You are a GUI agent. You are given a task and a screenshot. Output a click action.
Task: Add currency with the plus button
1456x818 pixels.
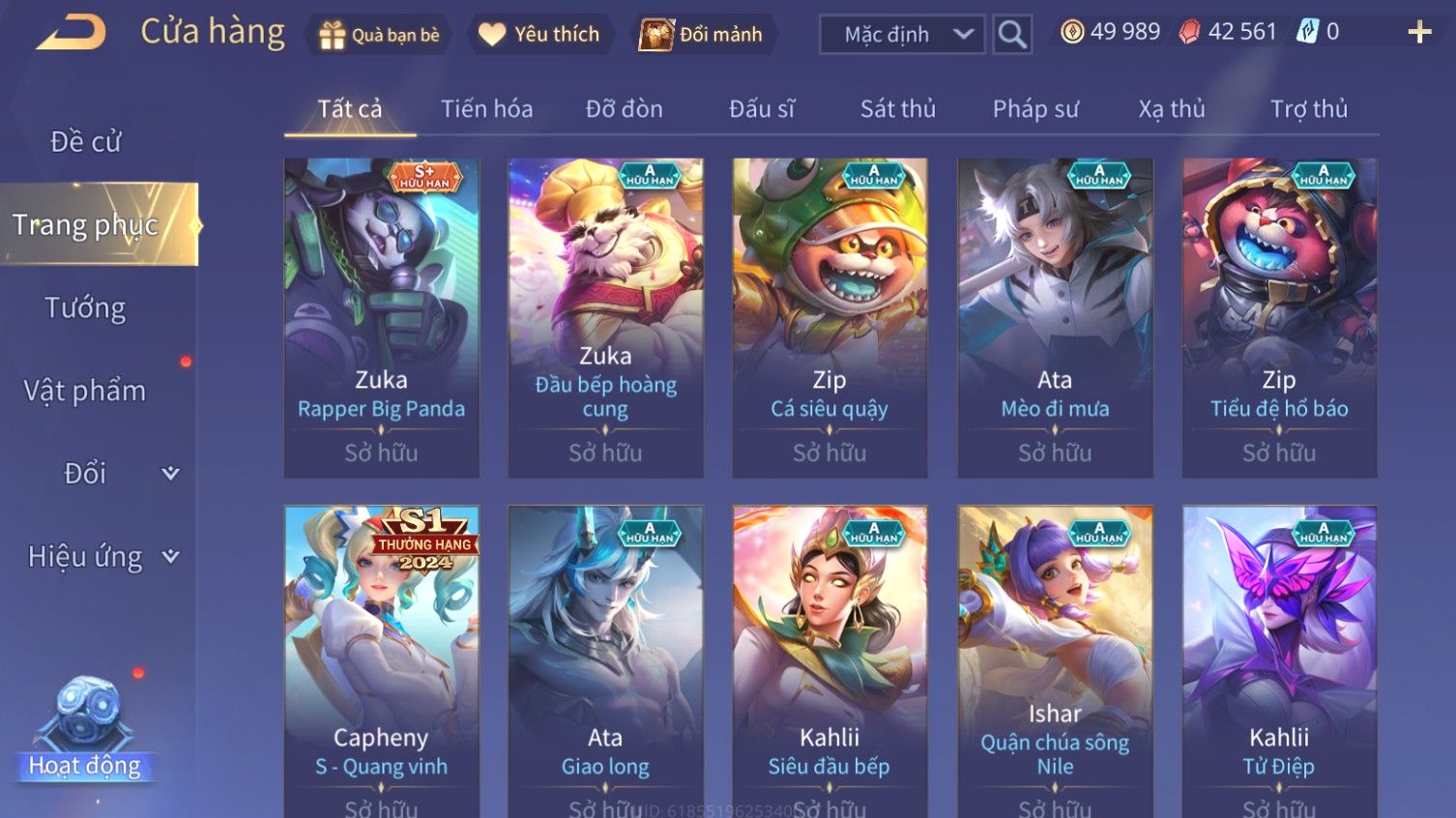click(1419, 33)
